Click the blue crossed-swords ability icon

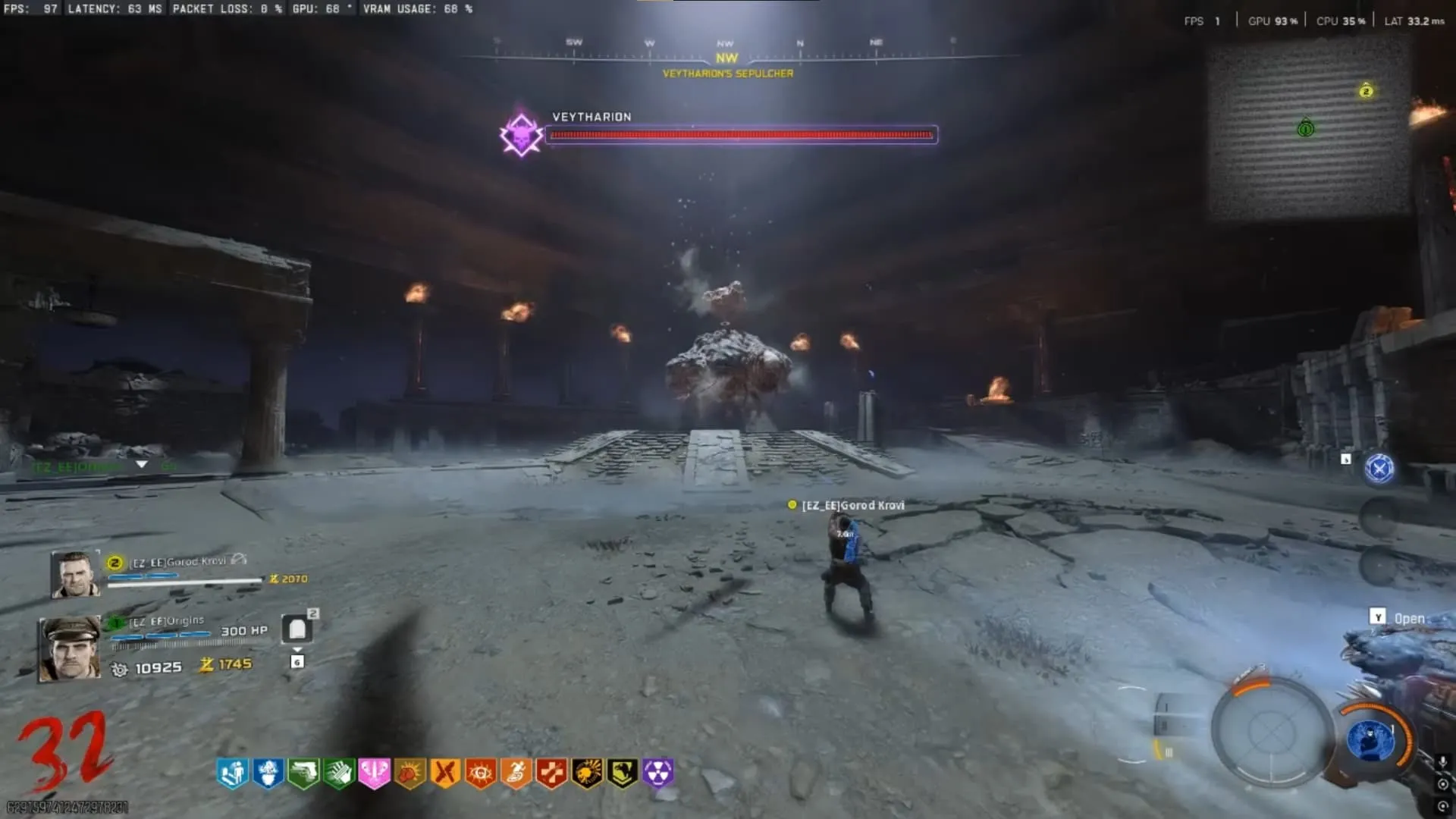pyautogui.click(x=1379, y=469)
